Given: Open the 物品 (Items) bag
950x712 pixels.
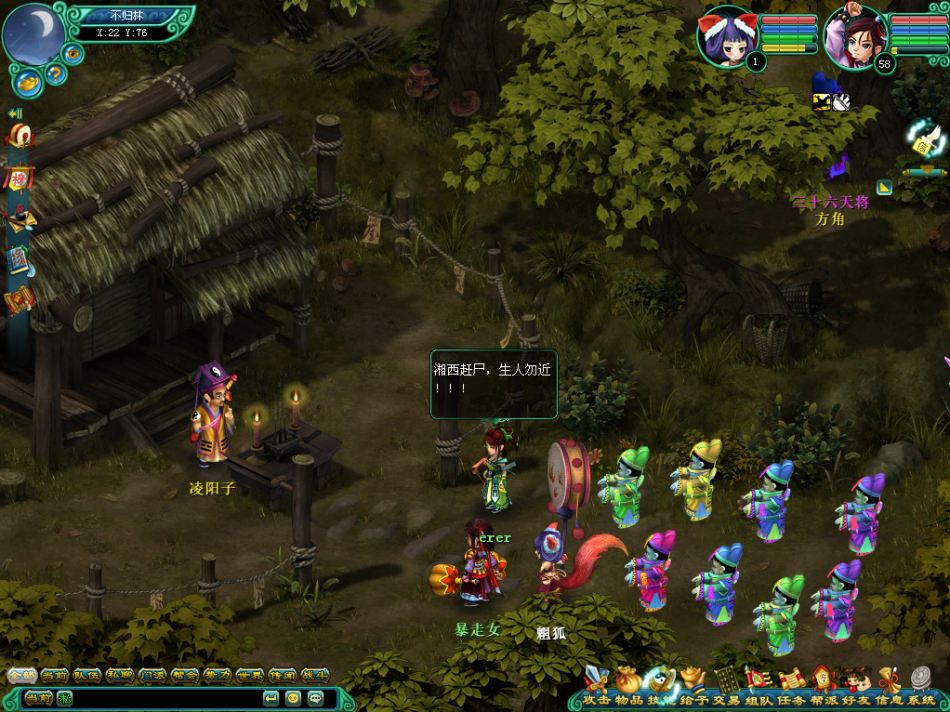Looking at the screenshot, I should click(629, 682).
